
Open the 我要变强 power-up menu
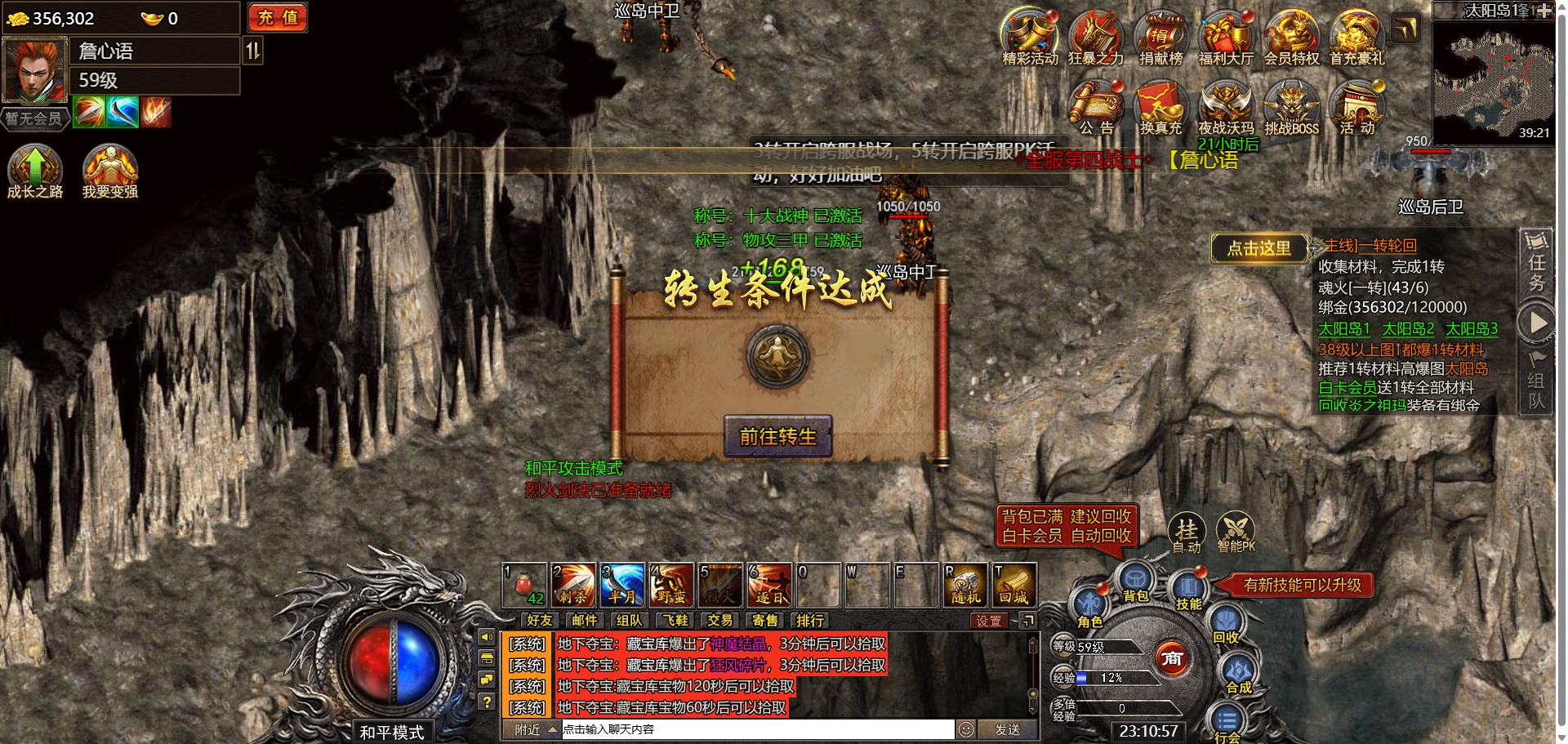click(x=109, y=171)
